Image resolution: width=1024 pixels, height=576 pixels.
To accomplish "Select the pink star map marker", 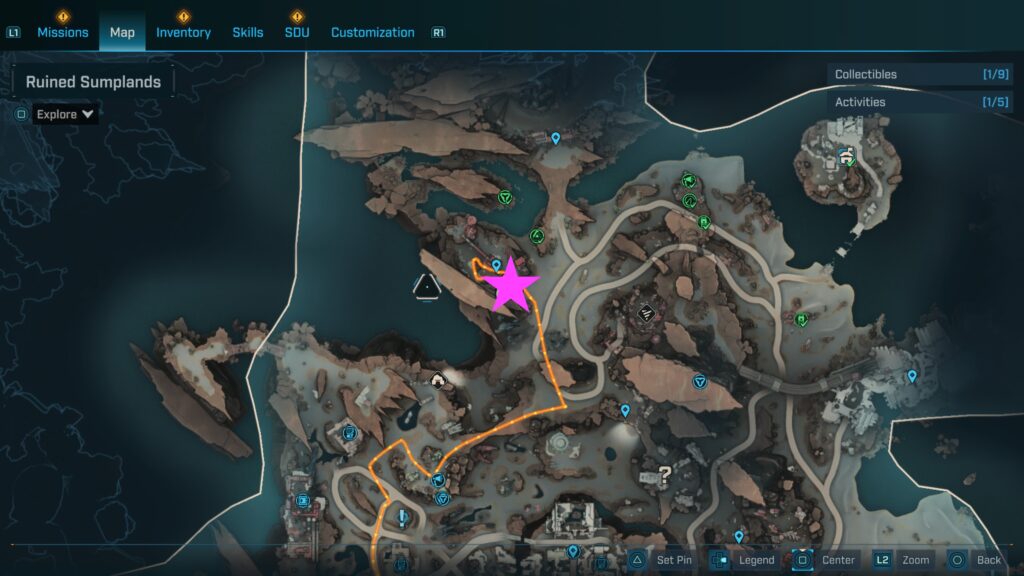I will (511, 286).
